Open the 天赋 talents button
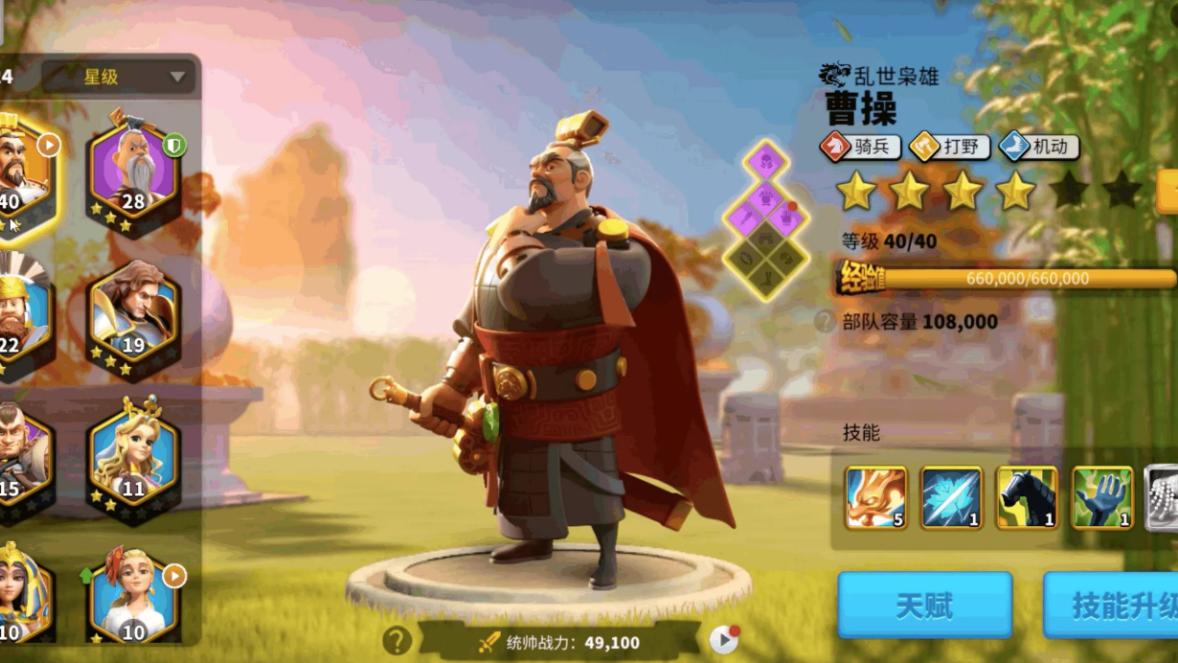Screen dimensions: 1178x663 pyautogui.click(x=924, y=605)
